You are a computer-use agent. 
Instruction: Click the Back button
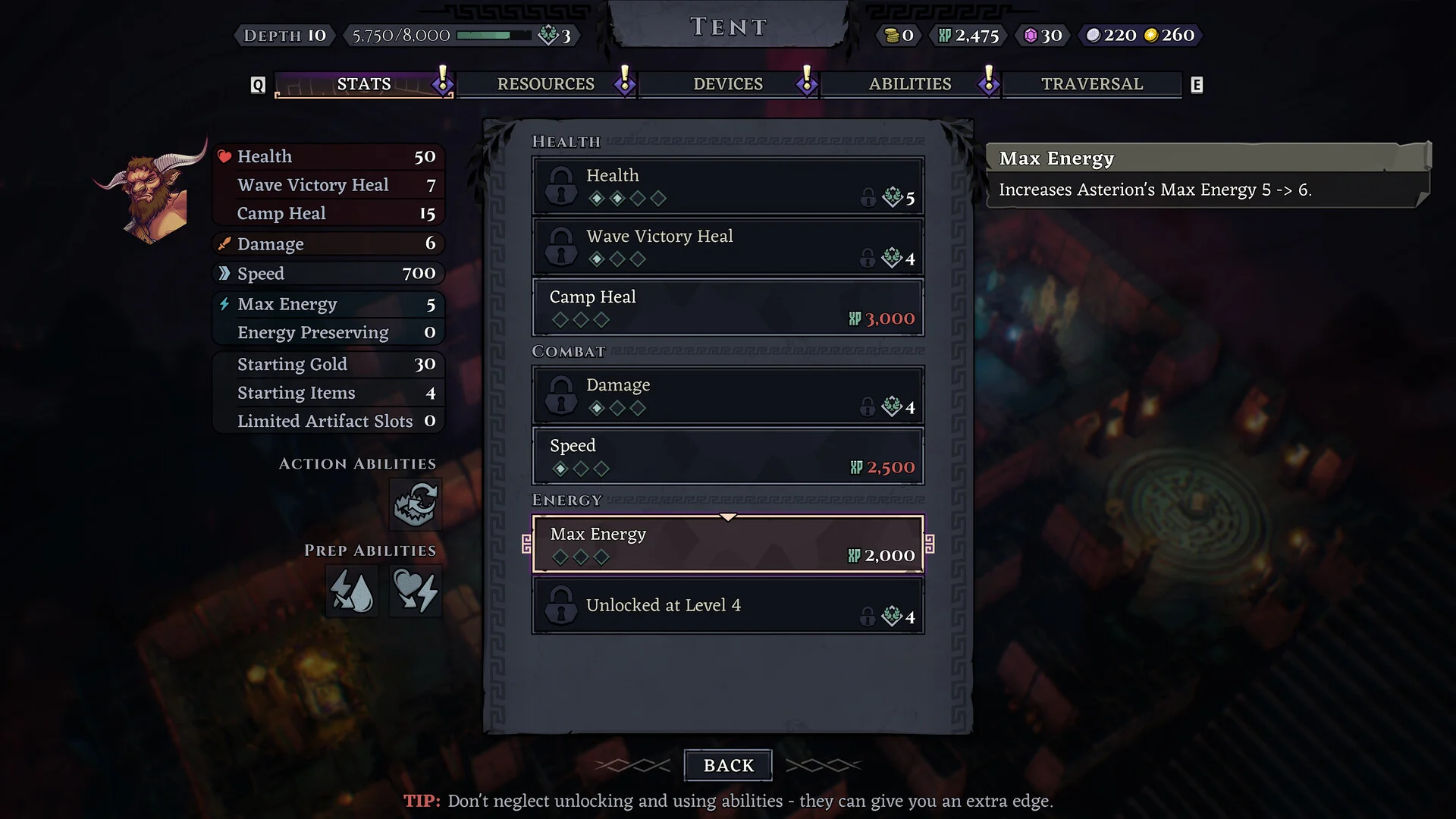pyautogui.click(x=727, y=765)
